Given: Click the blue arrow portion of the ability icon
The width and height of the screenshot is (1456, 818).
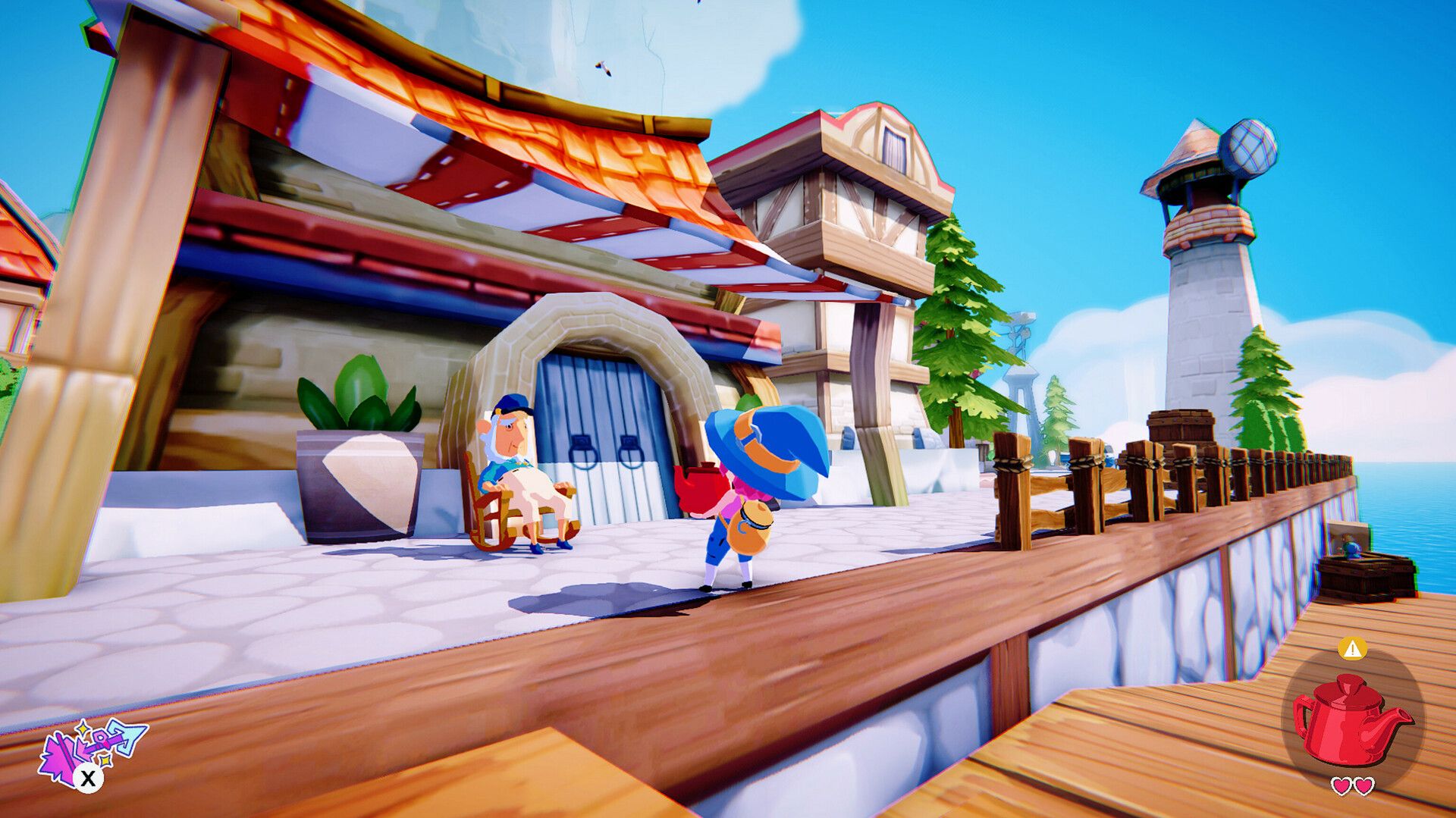Looking at the screenshot, I should pyautogui.click(x=127, y=738).
